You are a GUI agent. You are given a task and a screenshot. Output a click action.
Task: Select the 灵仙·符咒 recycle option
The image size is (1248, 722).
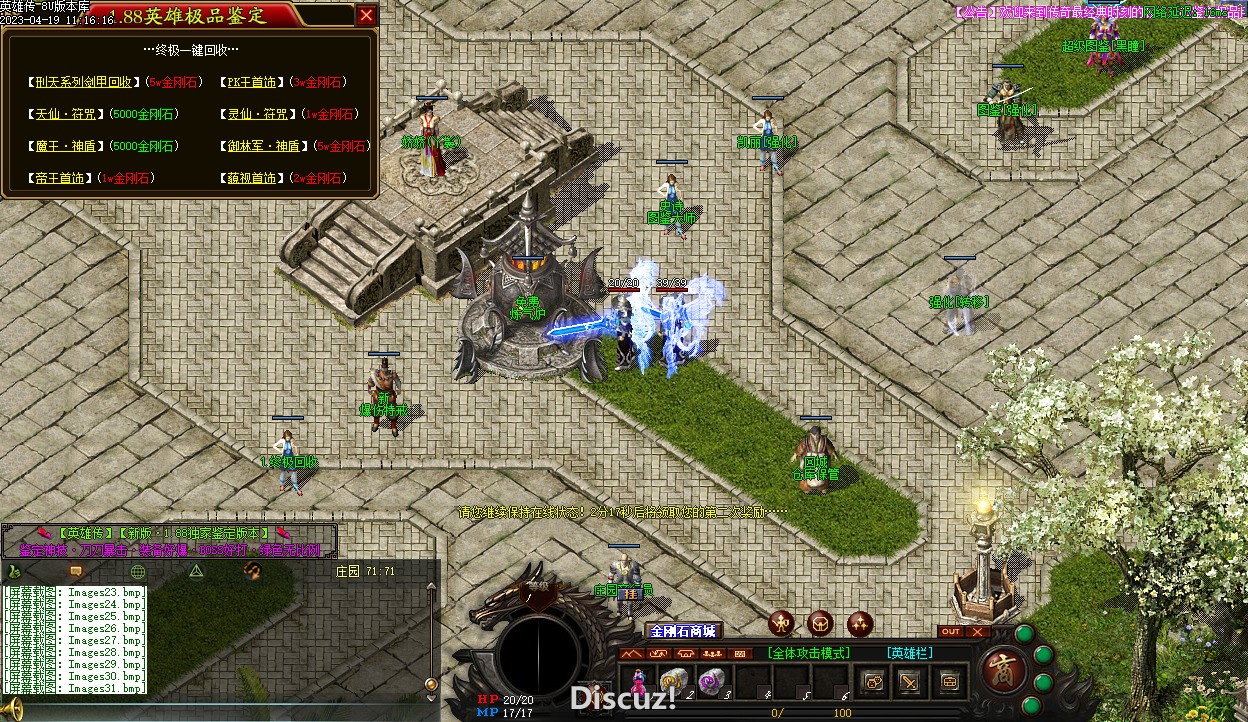tap(259, 114)
